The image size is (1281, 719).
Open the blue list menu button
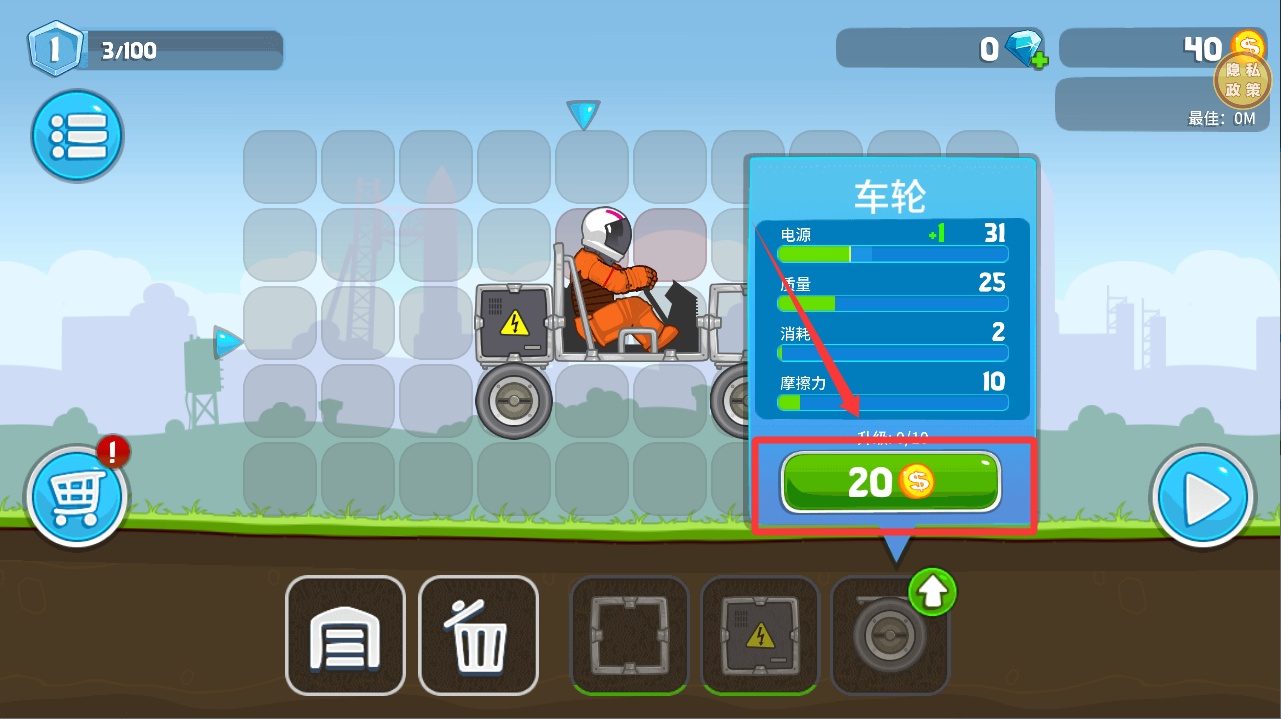(77, 135)
